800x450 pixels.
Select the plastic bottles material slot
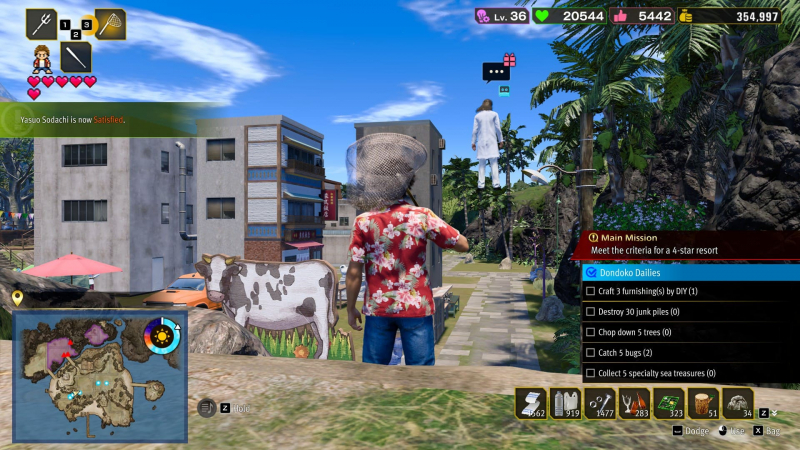coord(566,403)
